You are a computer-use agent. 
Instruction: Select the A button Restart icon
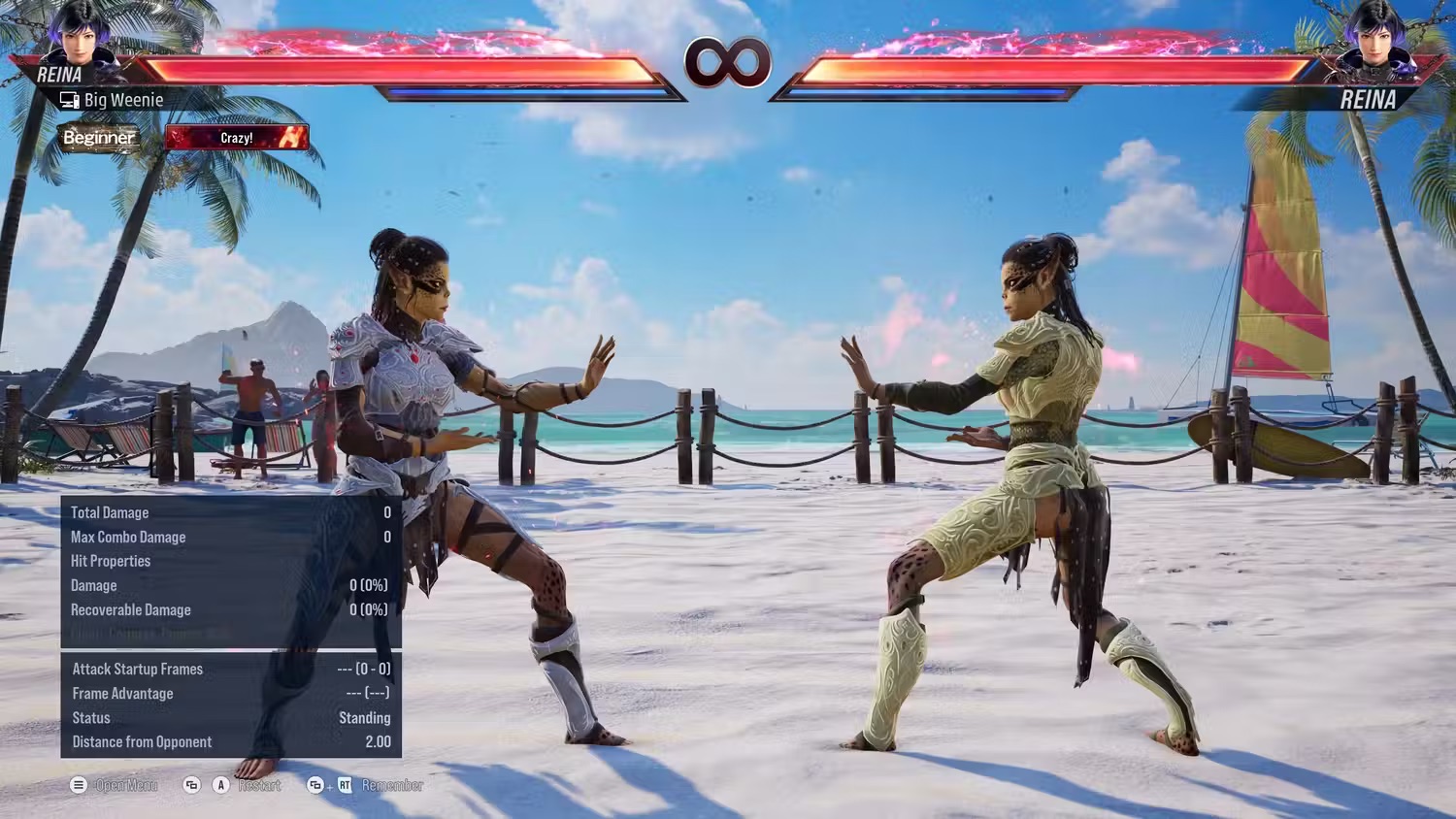pyautogui.click(x=220, y=785)
